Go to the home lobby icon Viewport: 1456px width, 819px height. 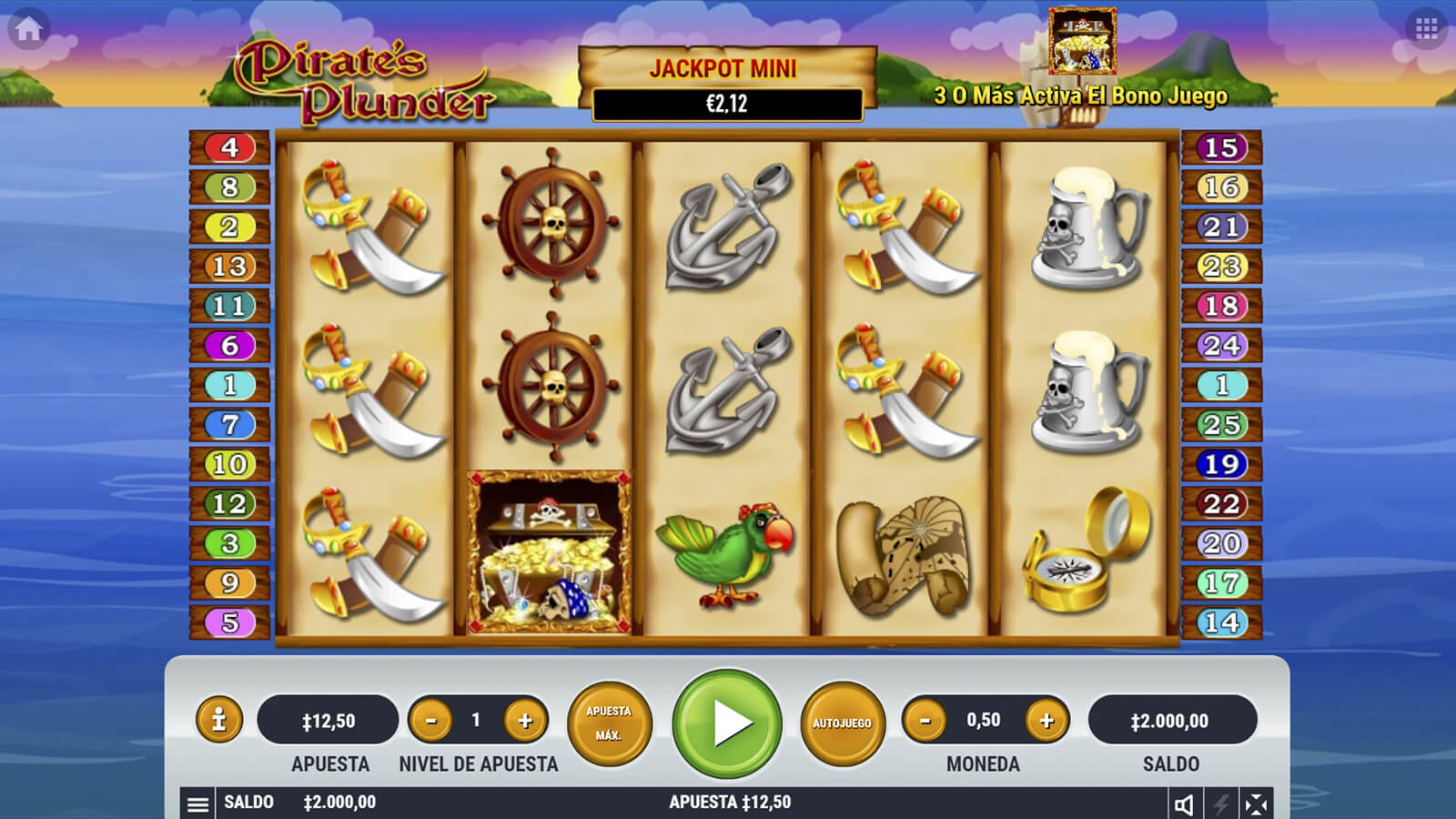tap(28, 29)
